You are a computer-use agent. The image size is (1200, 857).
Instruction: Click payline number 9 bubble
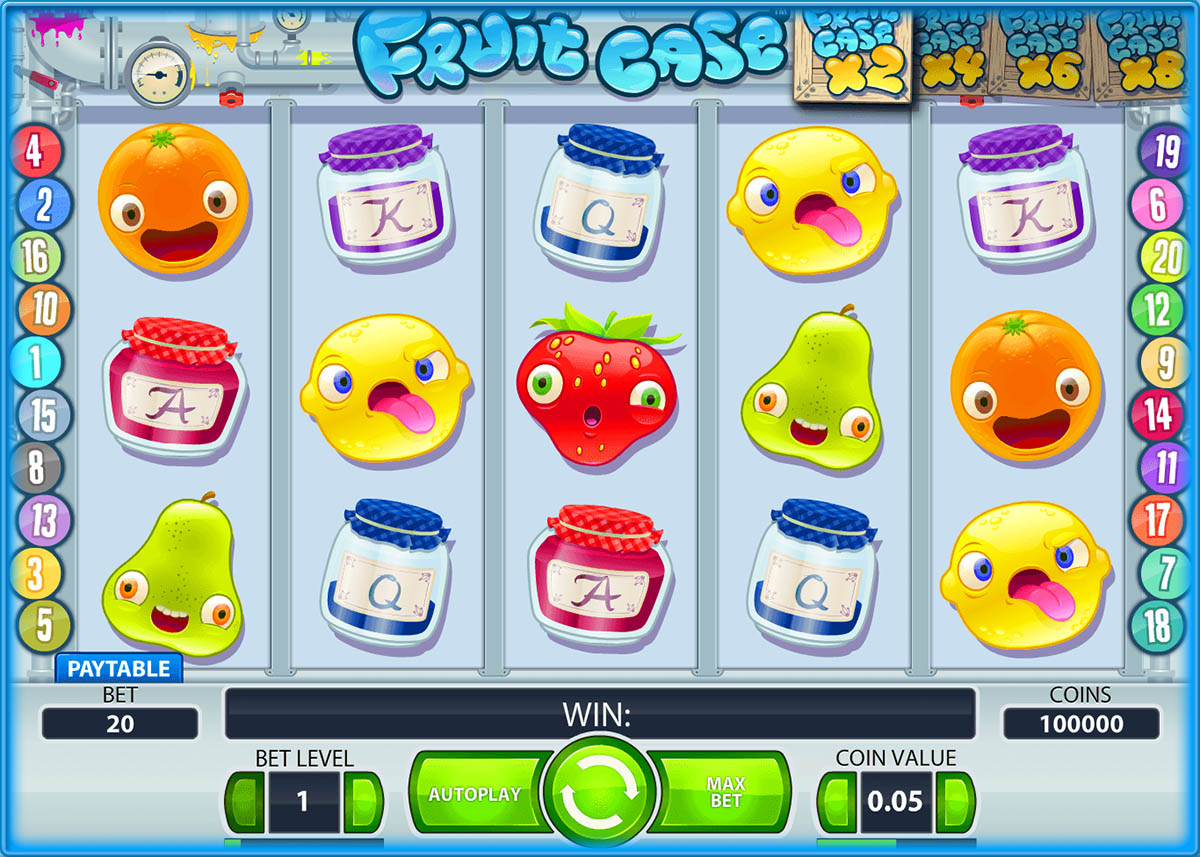1164,362
